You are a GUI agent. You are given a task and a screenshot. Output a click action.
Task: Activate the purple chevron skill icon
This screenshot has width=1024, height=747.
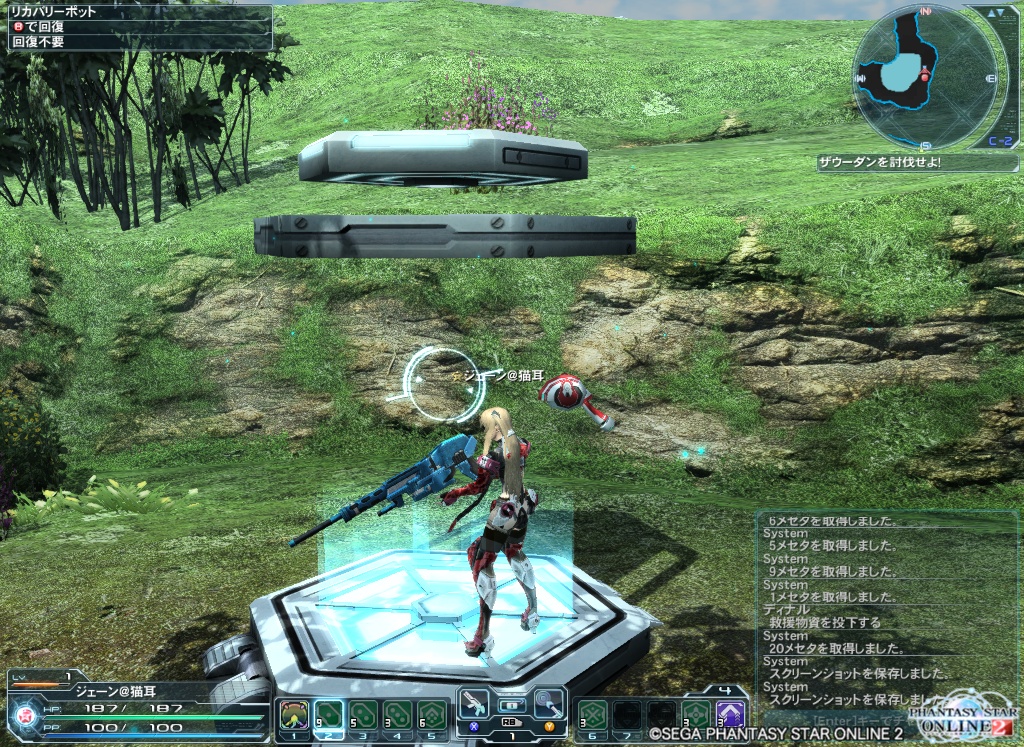731,715
